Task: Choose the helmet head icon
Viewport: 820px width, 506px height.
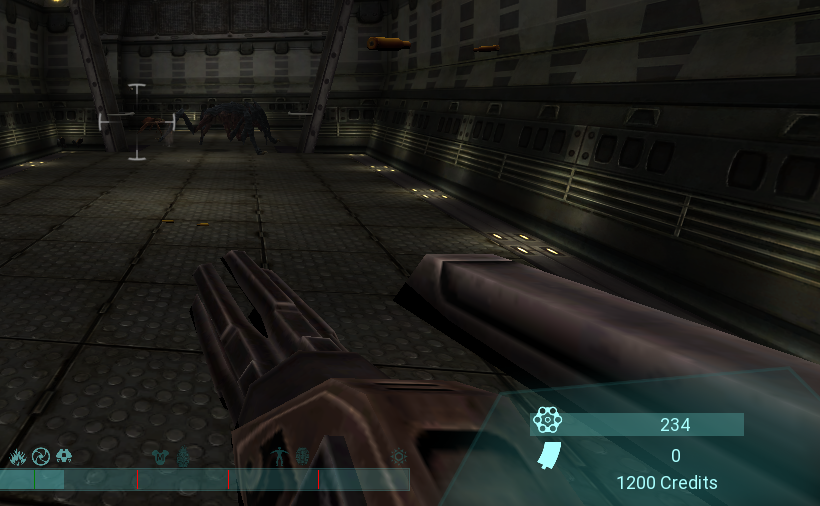Action: coord(65,457)
